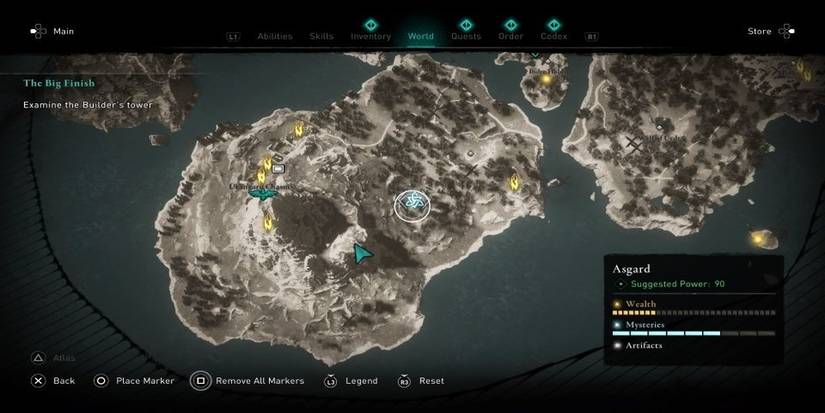This screenshot has height=413, width=825.
Task: Go to the Quests tab
Action: click(466, 36)
